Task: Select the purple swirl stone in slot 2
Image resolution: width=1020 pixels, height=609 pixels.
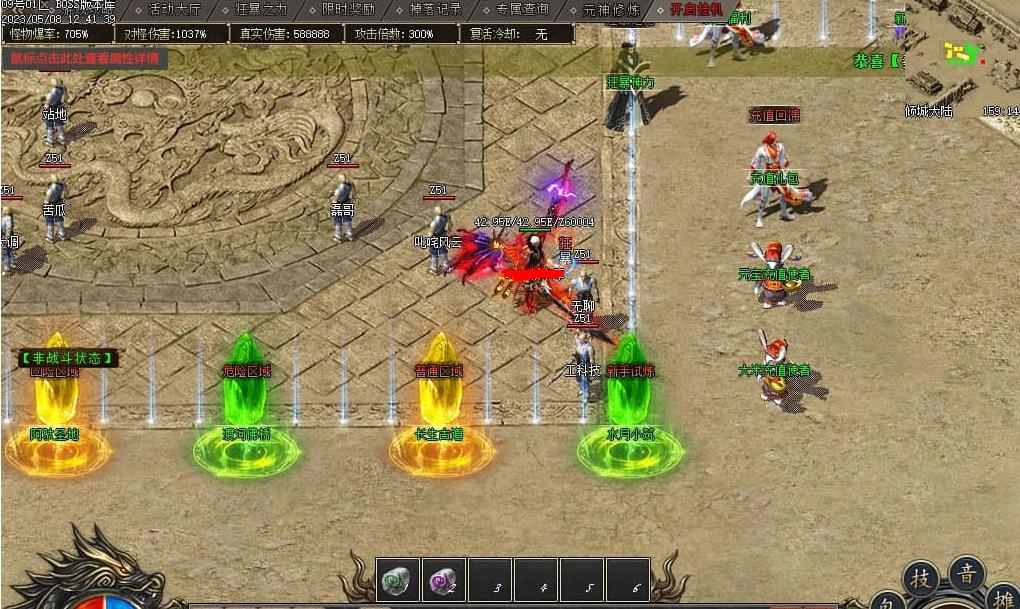Action: coord(443,579)
